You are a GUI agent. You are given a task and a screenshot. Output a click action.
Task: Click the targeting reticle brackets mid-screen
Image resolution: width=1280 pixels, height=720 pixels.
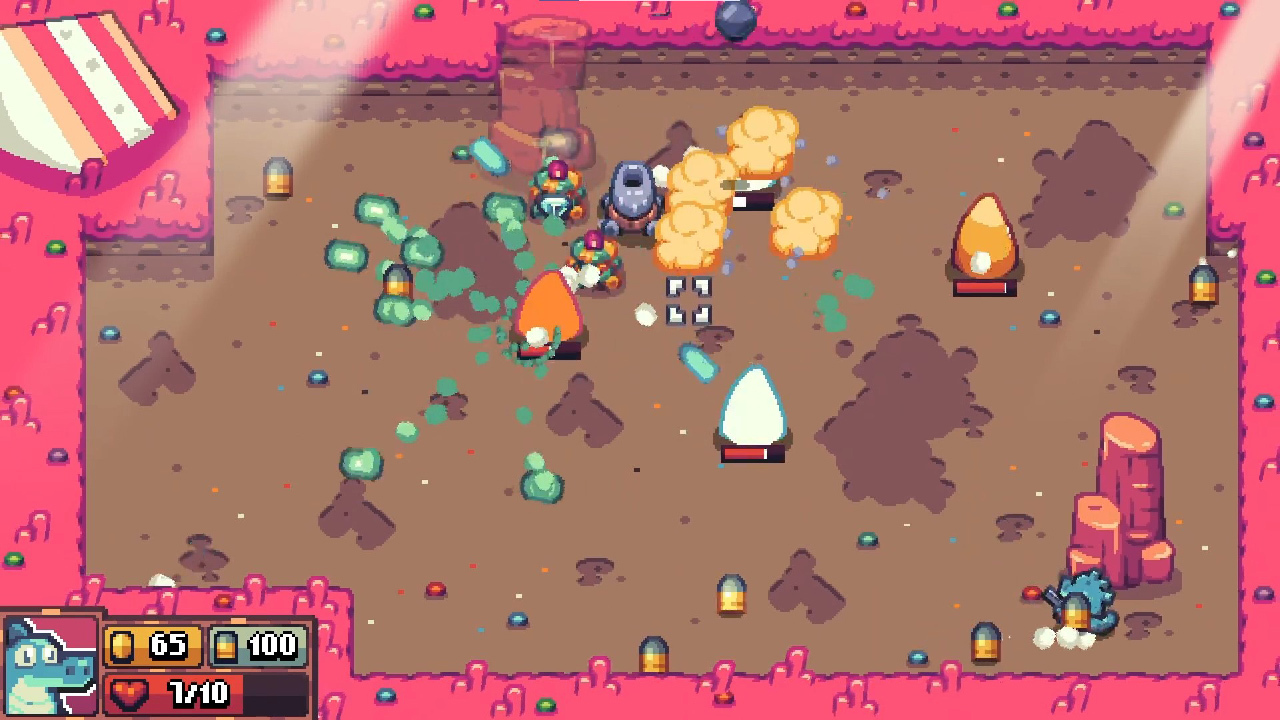pos(688,302)
